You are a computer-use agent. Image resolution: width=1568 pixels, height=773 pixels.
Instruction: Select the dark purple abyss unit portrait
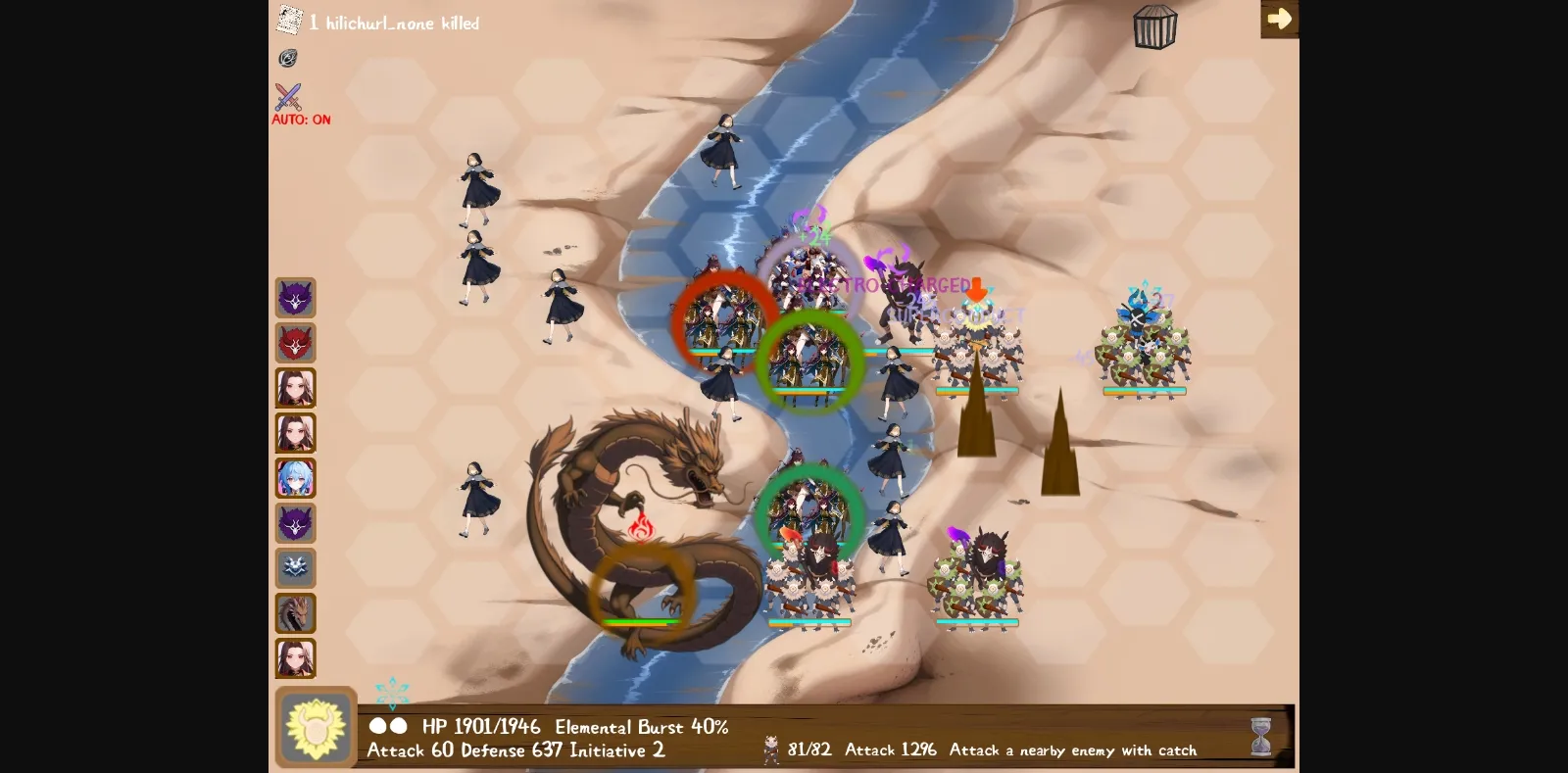click(x=296, y=523)
